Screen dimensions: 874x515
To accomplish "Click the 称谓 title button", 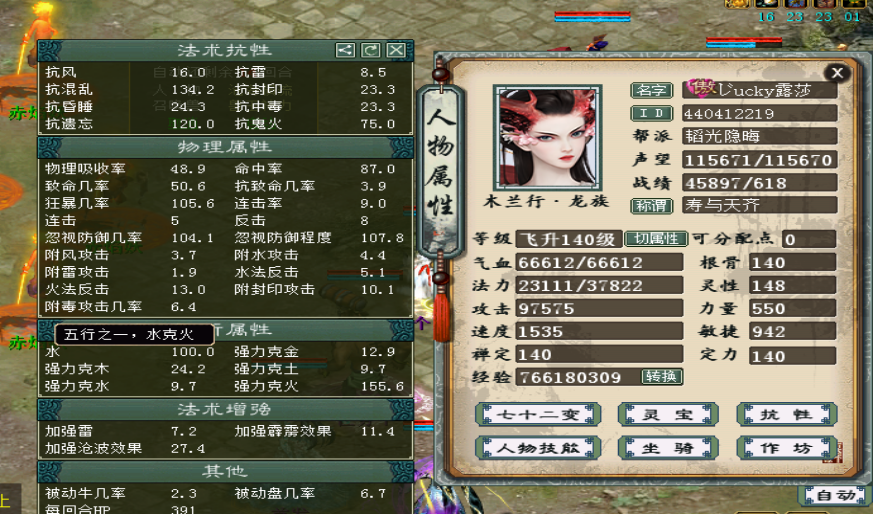I will pyautogui.click(x=651, y=205).
